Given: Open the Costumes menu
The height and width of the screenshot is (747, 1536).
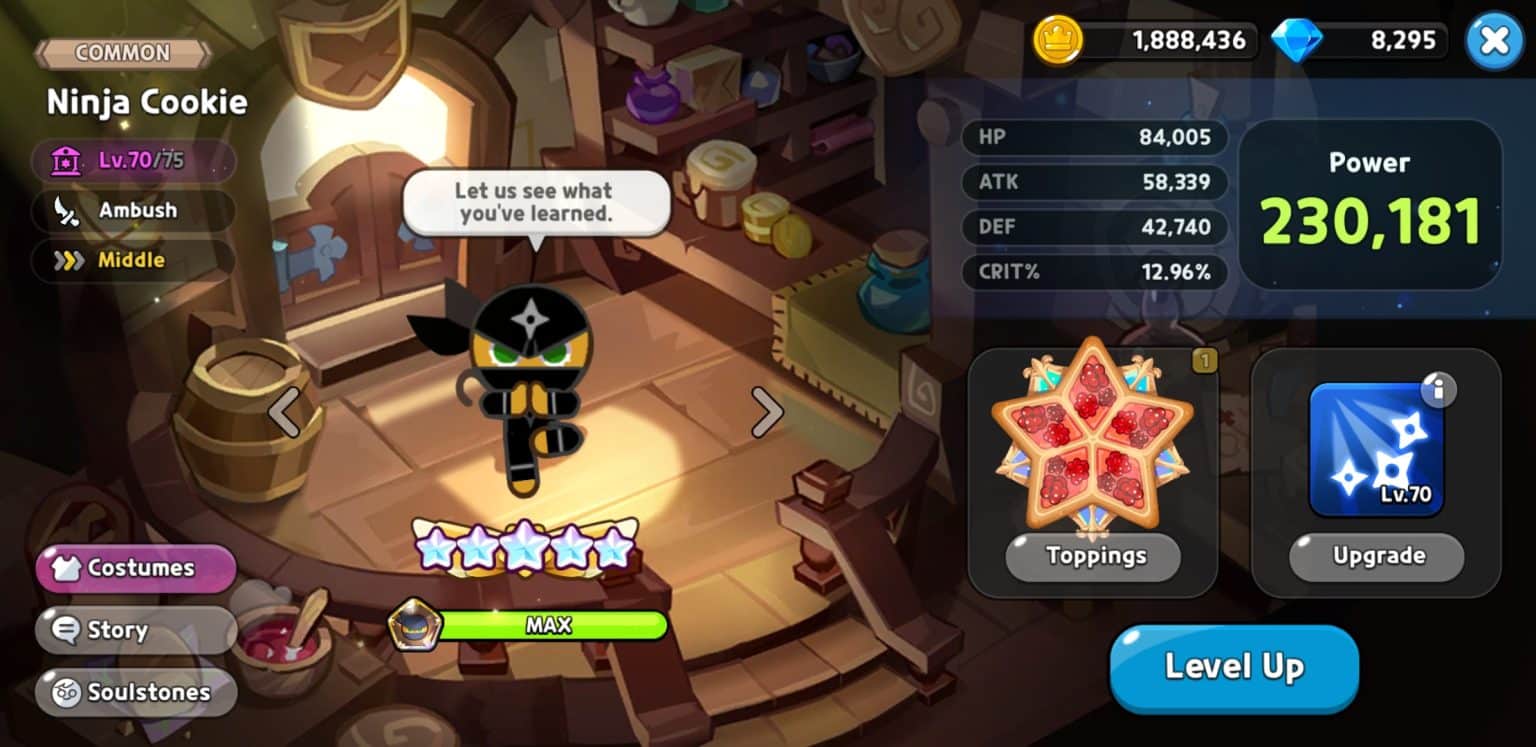Looking at the screenshot, I should pos(135,568).
